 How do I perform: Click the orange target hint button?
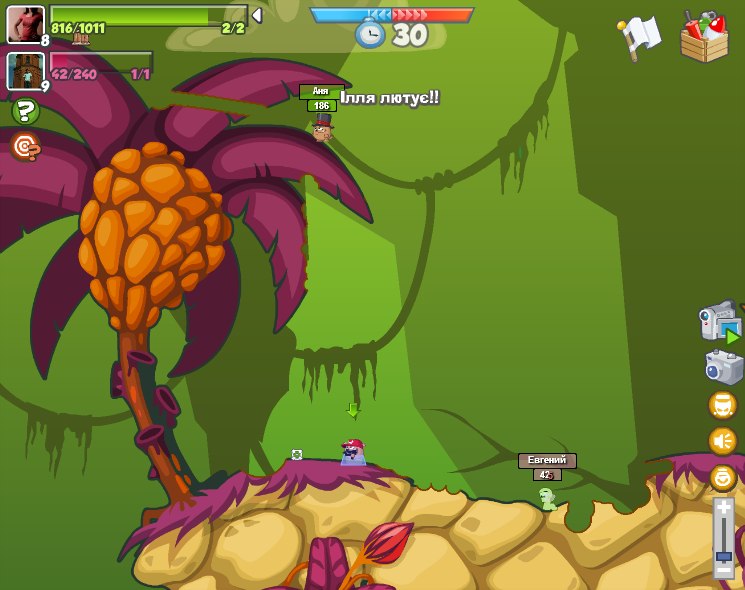(25, 147)
